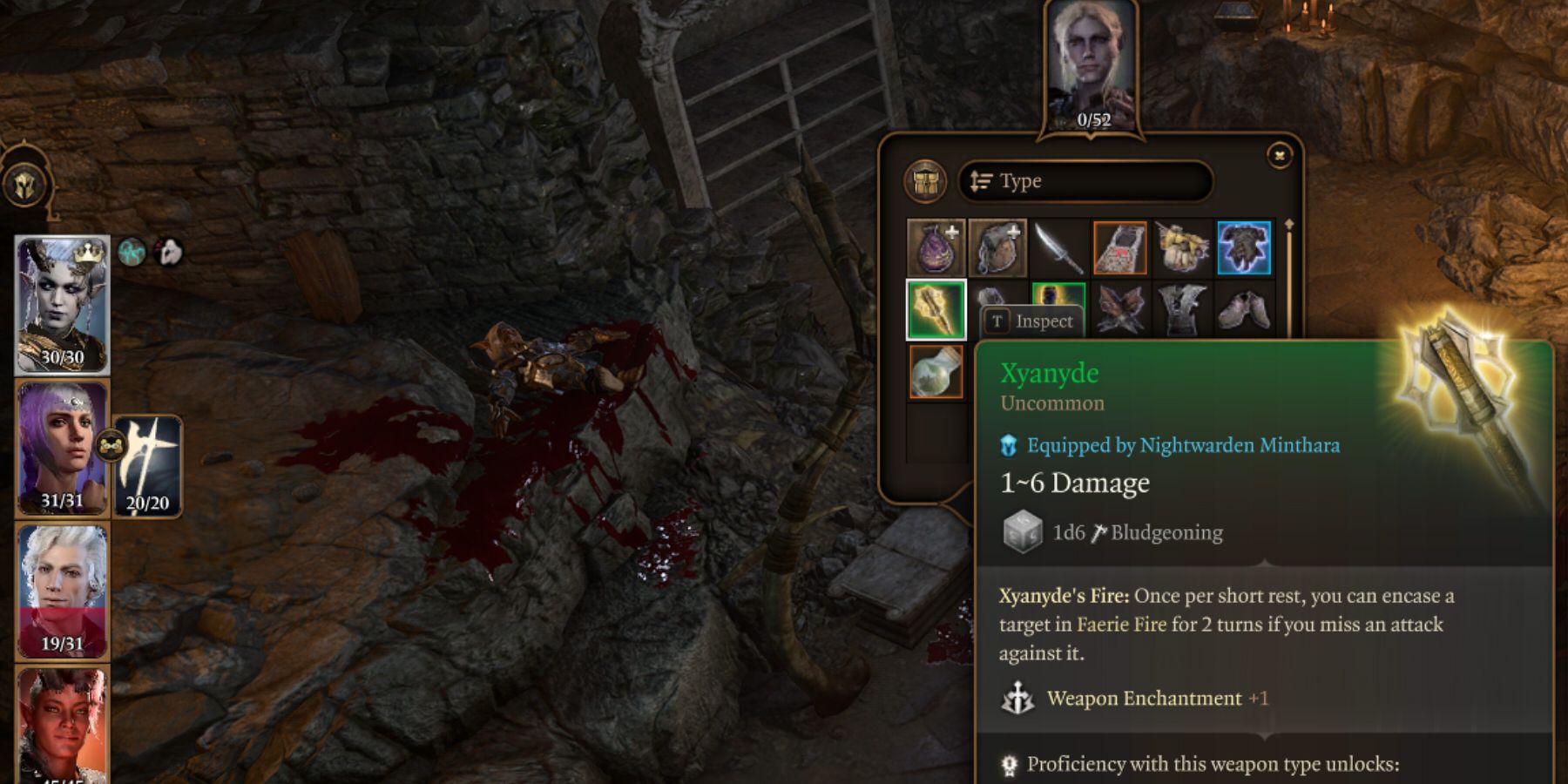Click the camp supplies pouch with the plus sign

coord(935,247)
